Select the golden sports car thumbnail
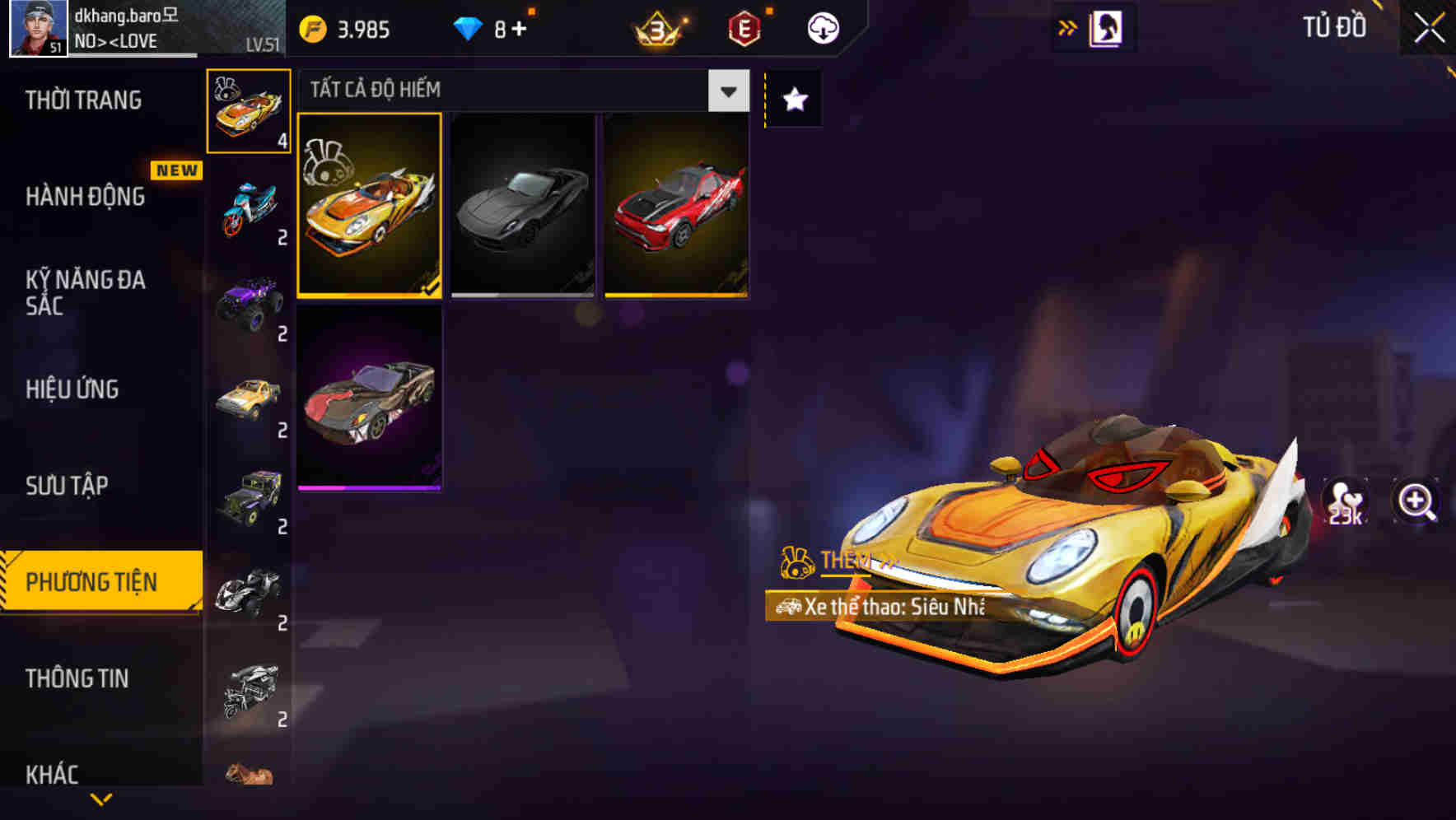Image resolution: width=1456 pixels, height=820 pixels. (370, 205)
